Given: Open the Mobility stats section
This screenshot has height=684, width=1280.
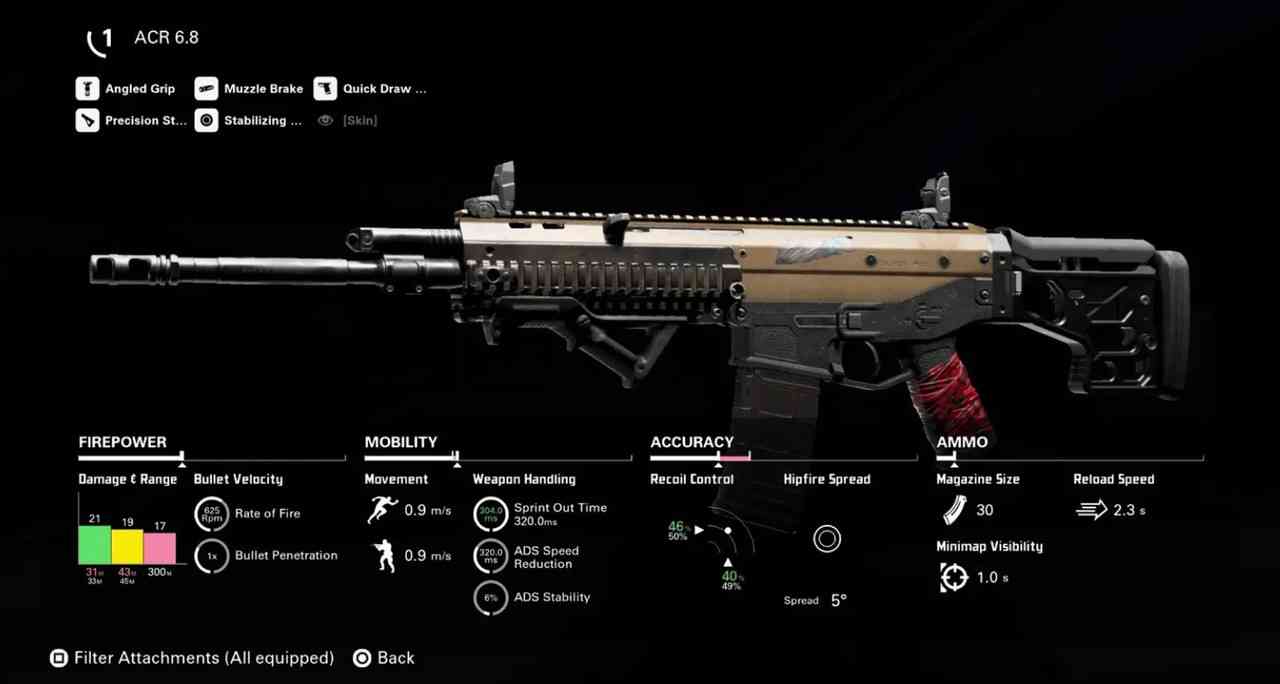Looking at the screenshot, I should coord(401,442).
